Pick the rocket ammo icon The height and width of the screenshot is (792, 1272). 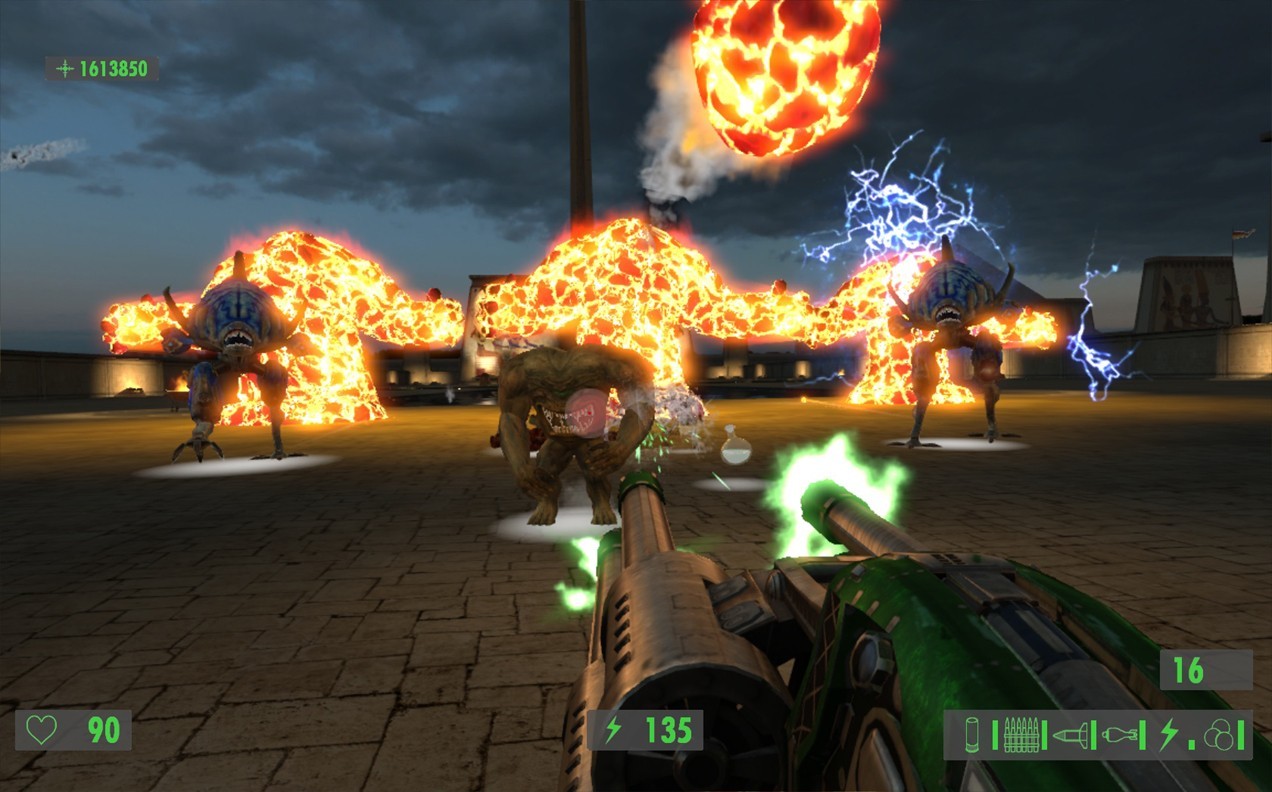pyautogui.click(x=1069, y=735)
